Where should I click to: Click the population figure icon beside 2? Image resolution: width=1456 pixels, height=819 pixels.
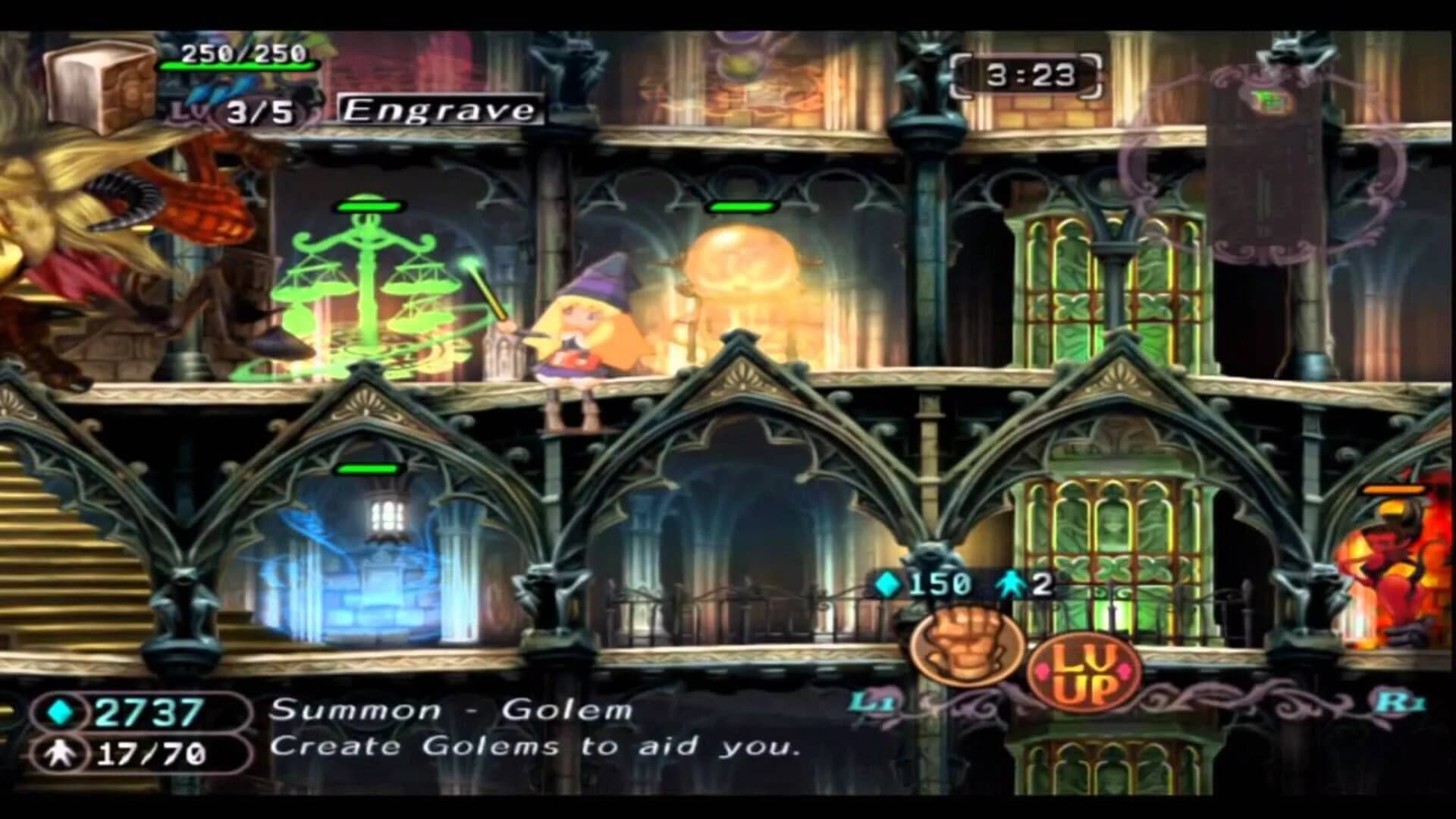coord(1009,585)
